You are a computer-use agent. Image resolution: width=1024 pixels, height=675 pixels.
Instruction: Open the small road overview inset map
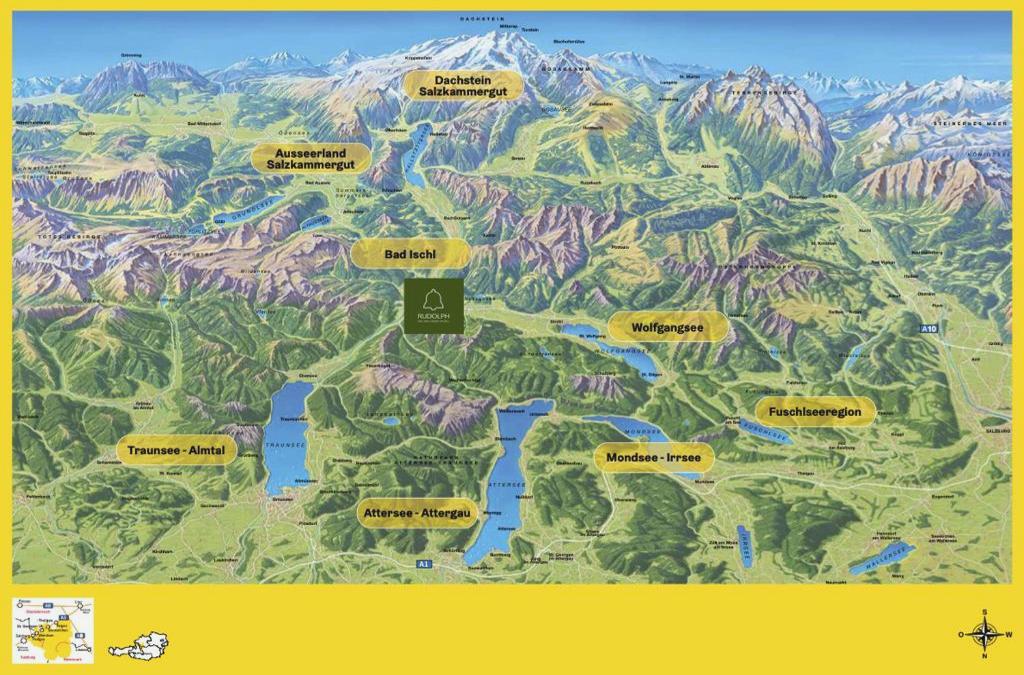point(54,628)
